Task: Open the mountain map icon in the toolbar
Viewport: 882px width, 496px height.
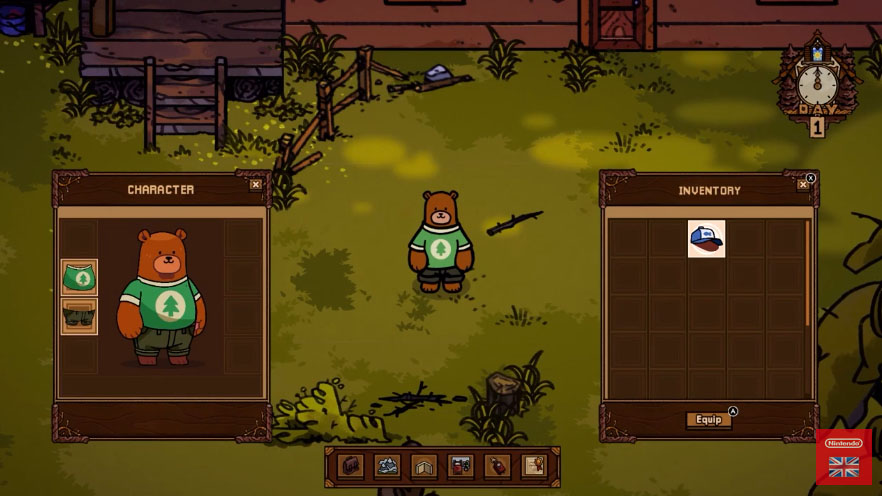Action: pyautogui.click(x=387, y=466)
